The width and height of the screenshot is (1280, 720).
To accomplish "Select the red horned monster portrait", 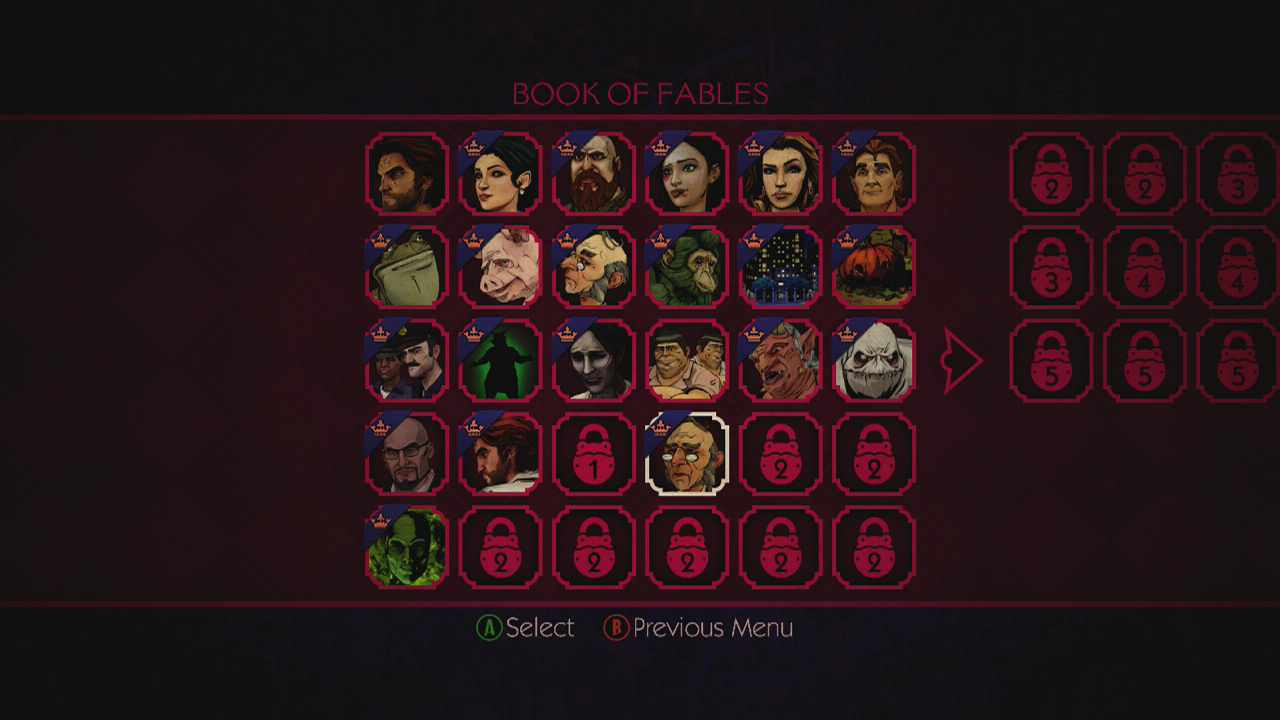I will click(780, 360).
